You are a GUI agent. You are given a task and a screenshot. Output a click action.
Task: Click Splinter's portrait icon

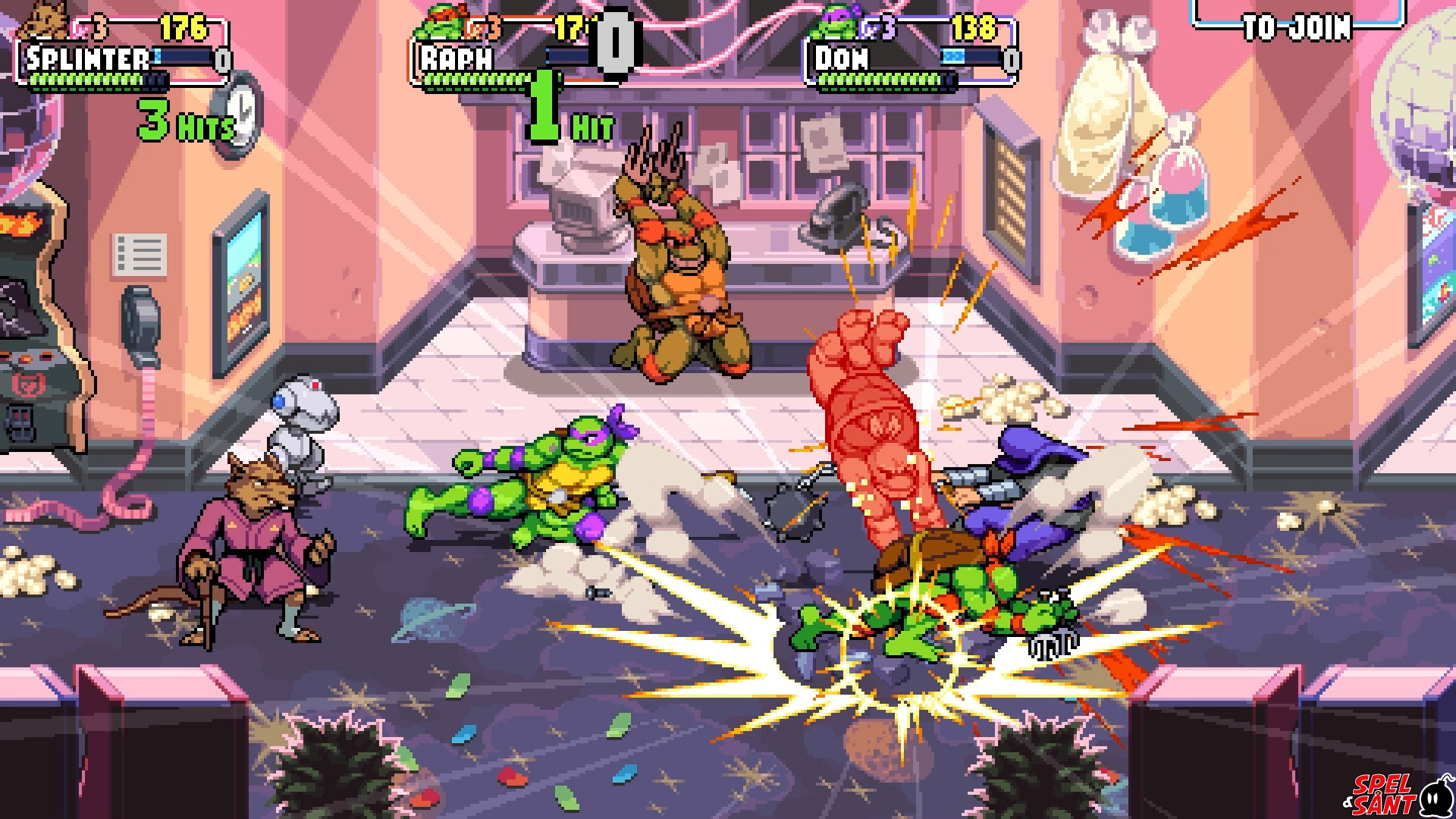point(45,20)
